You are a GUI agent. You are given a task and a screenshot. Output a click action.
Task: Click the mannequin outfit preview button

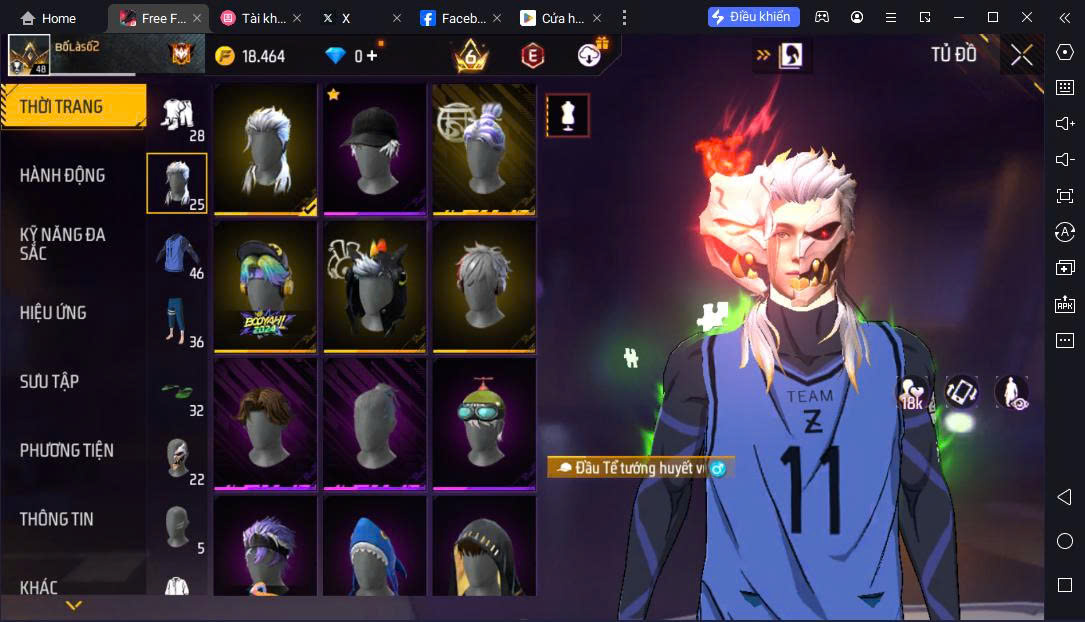click(x=568, y=116)
